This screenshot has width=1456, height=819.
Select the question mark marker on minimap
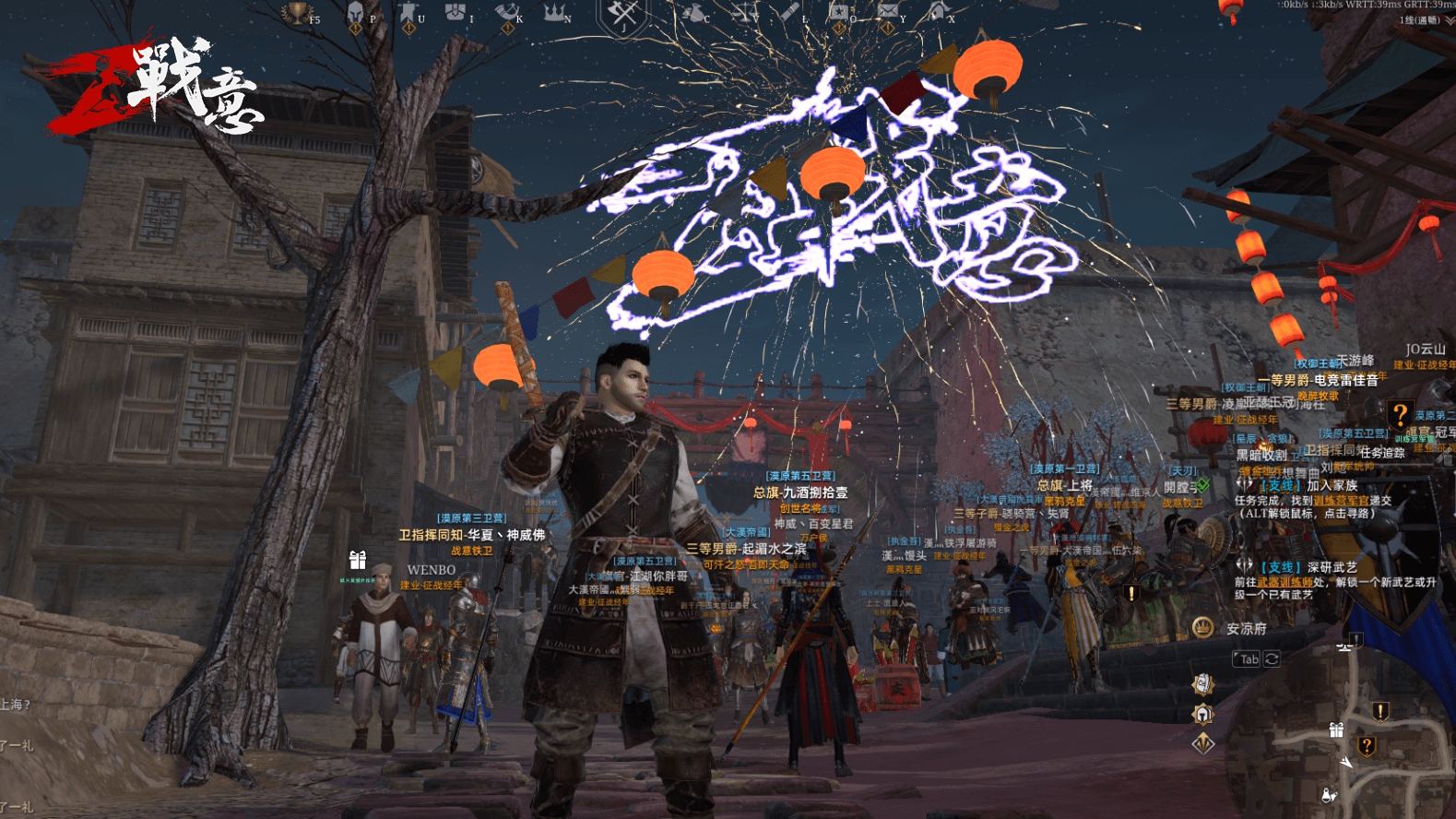[1367, 745]
